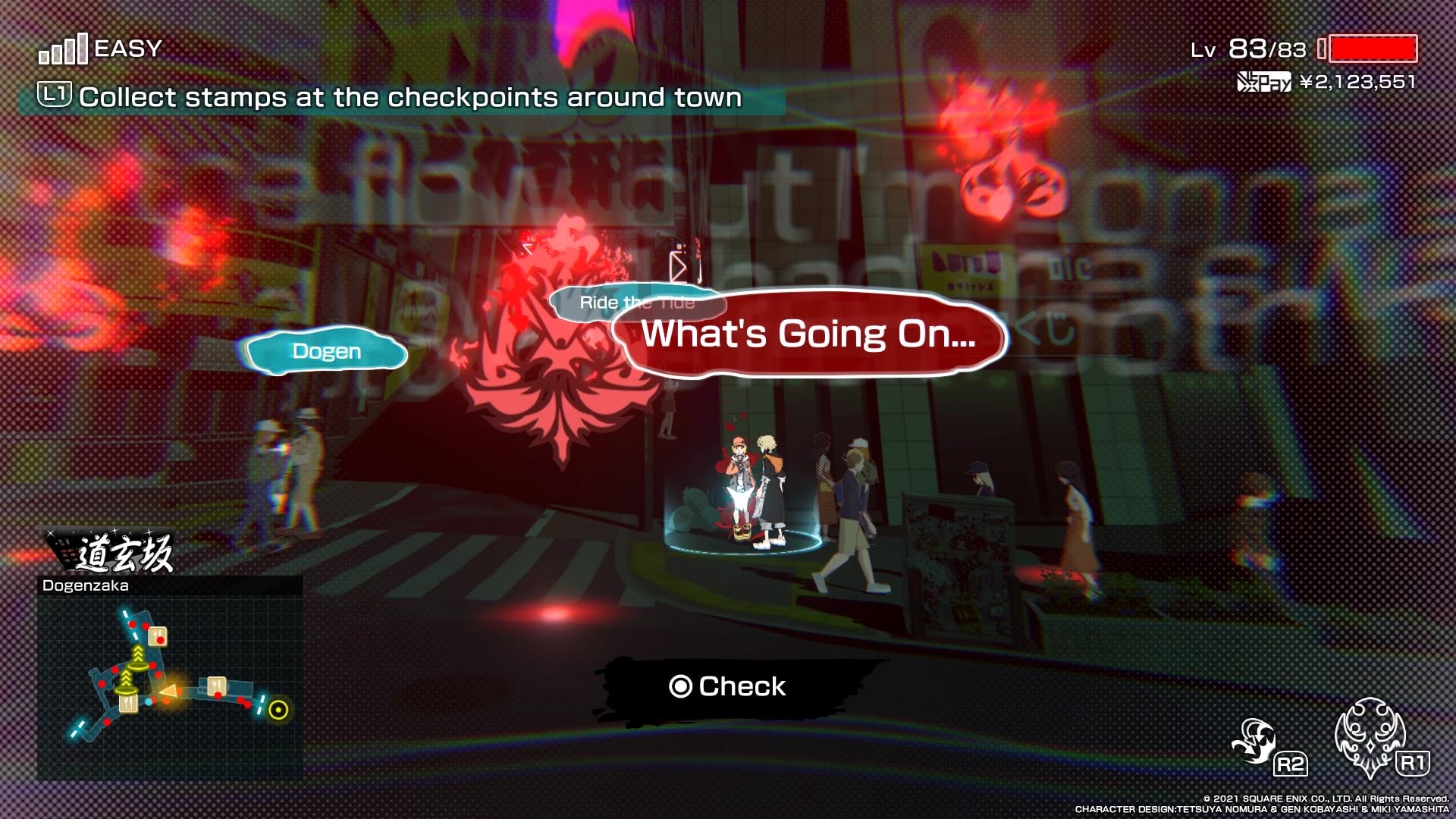Click the upper fork-and-knife shop icon on the minimap
This screenshot has width=1456, height=819.
tap(158, 635)
